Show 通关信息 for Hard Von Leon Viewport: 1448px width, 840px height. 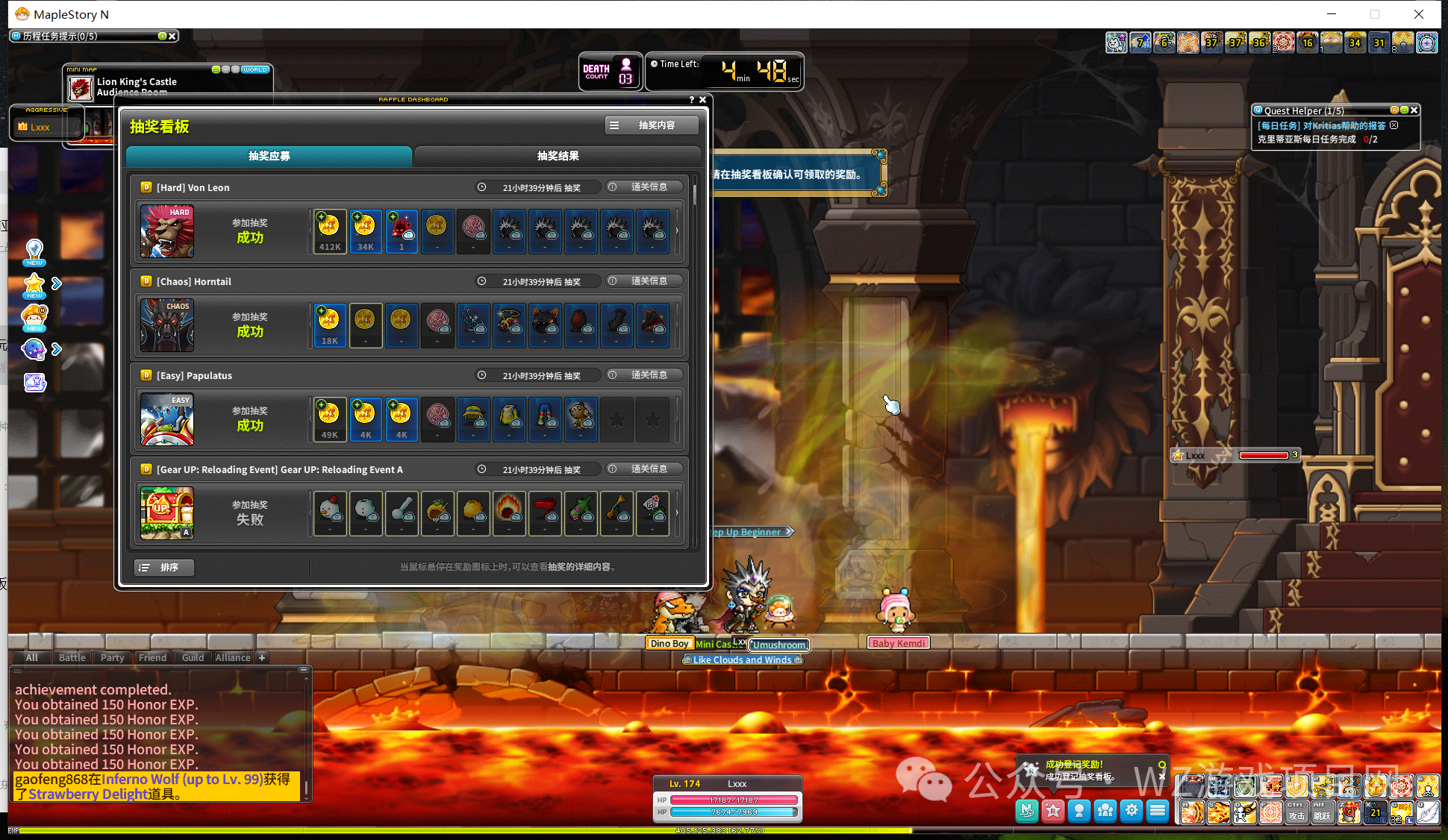(643, 187)
